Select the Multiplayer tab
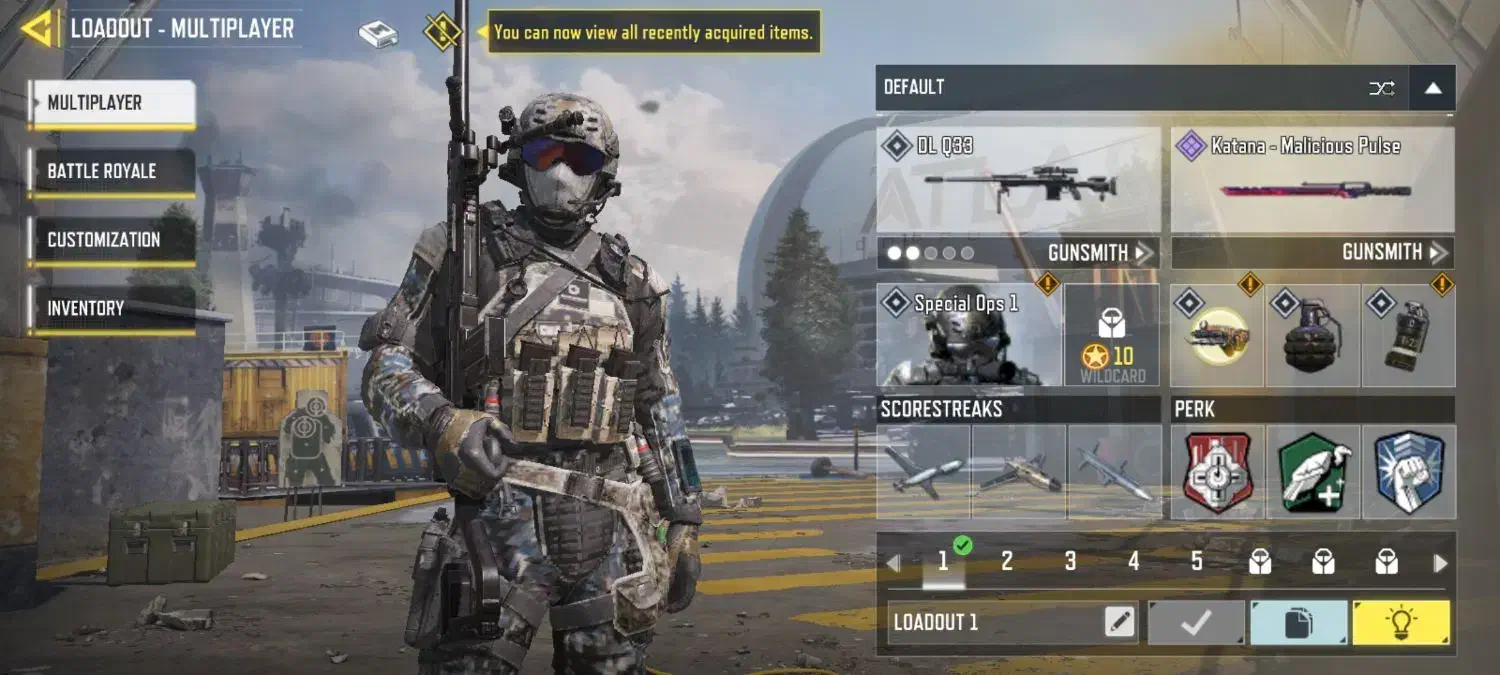 click(x=111, y=103)
